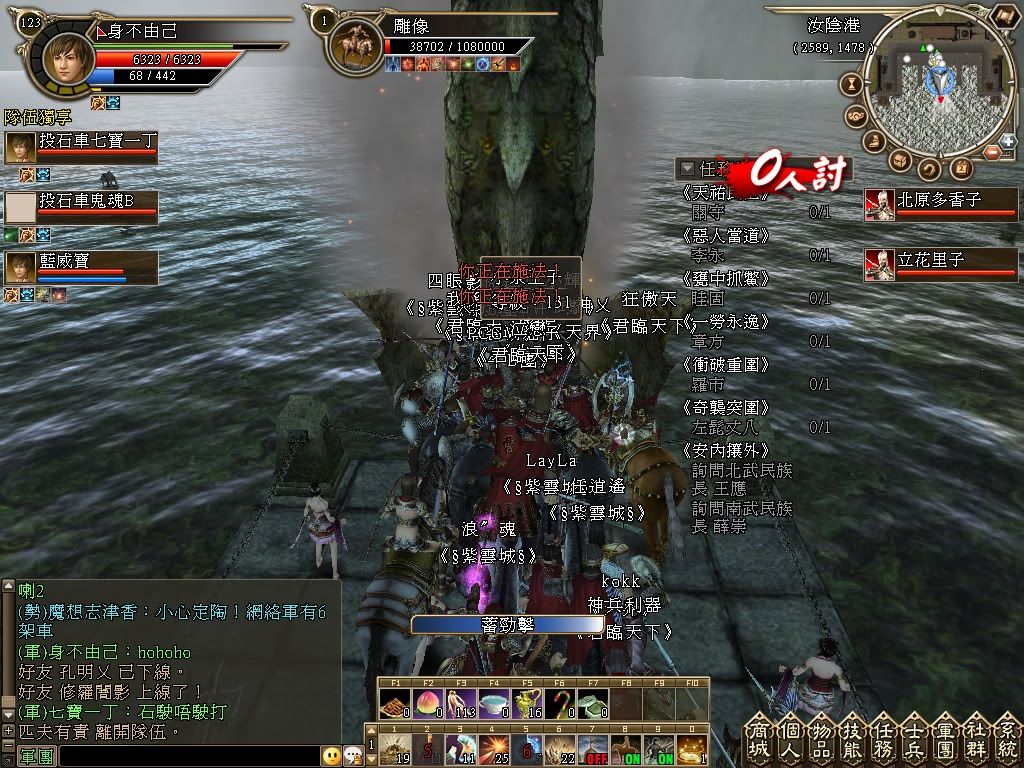Use the golden jug item in F5
1024x768 pixels.
pos(527,704)
